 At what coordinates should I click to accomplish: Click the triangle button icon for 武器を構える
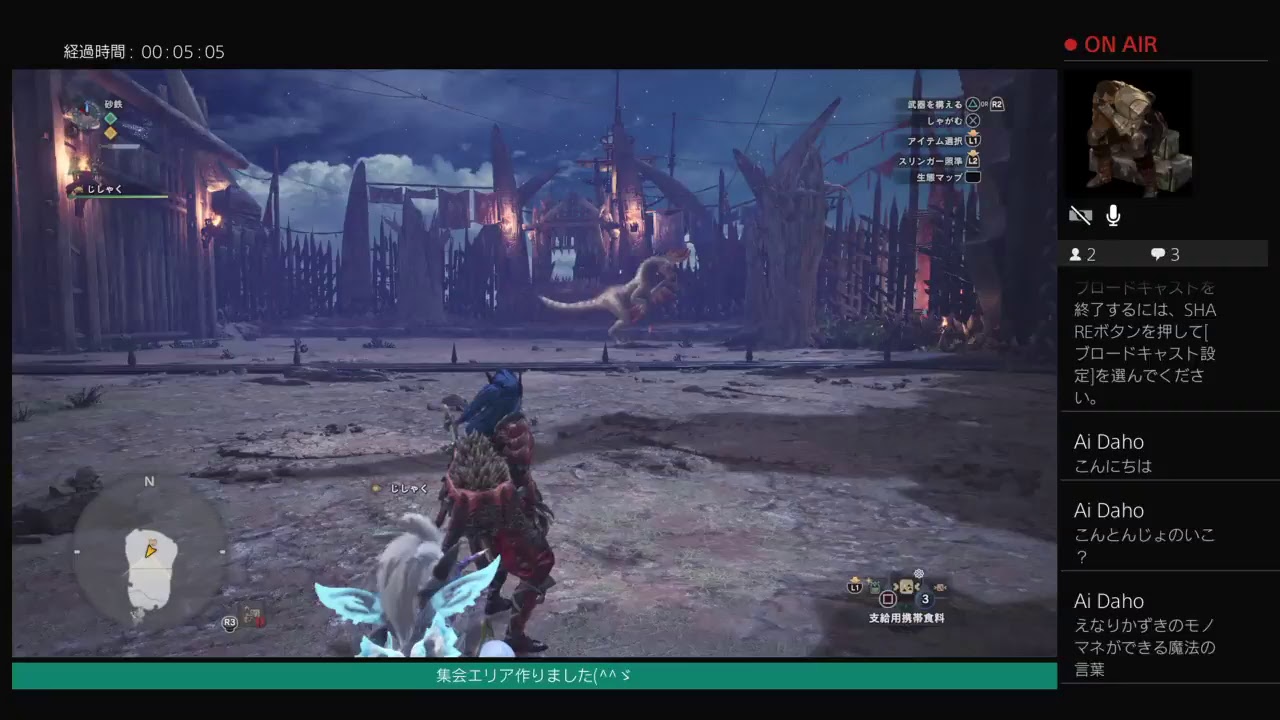[971, 104]
